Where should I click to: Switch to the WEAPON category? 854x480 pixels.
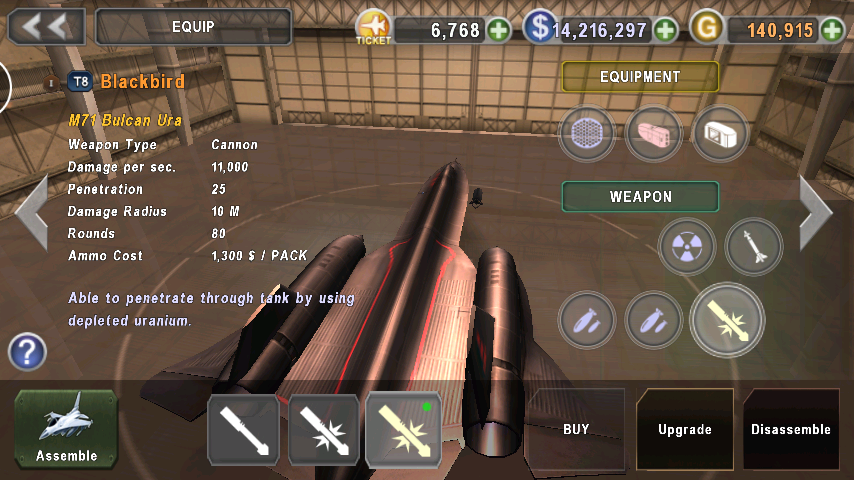click(x=640, y=197)
